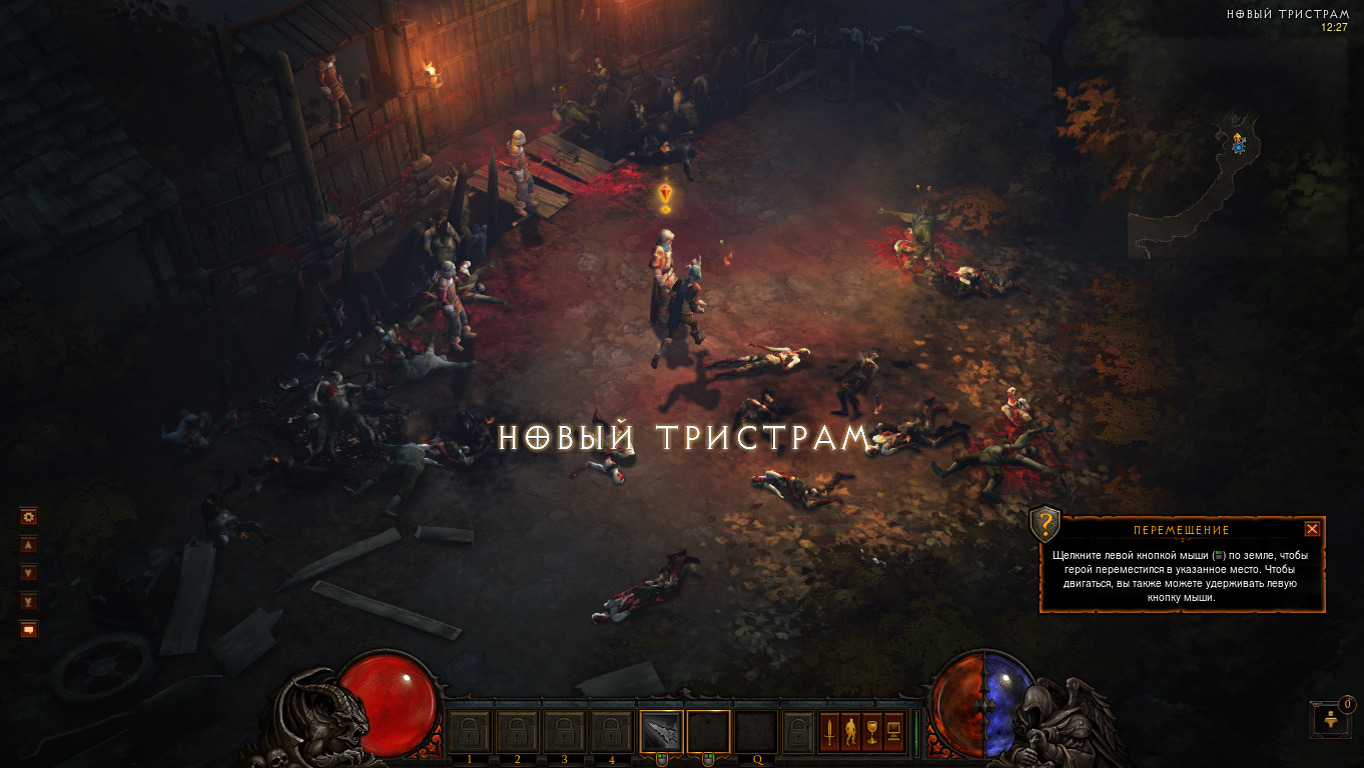Select the empty Q potion slot
1364x768 pixels.
757,731
